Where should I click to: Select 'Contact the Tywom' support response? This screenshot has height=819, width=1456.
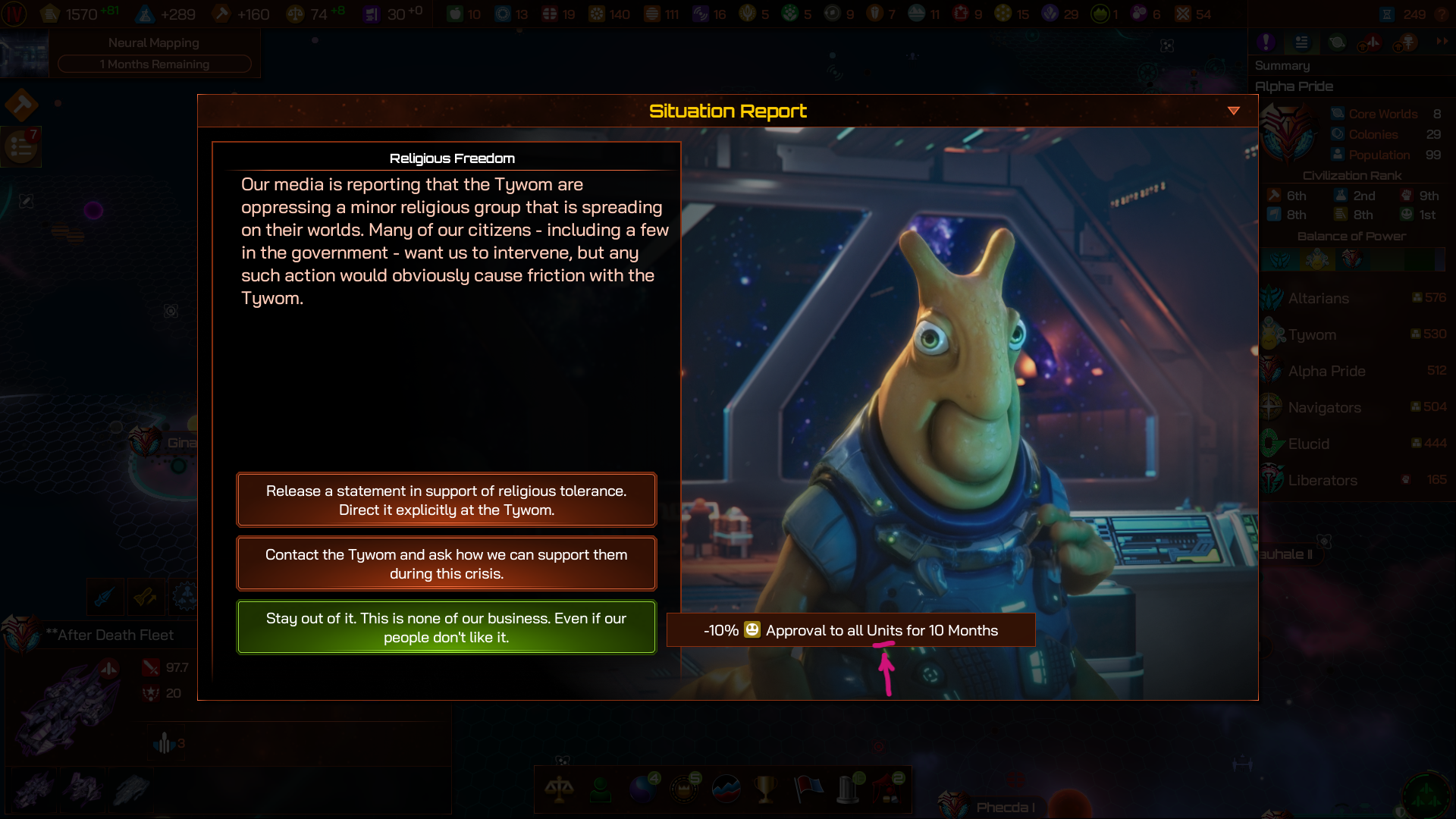446,563
